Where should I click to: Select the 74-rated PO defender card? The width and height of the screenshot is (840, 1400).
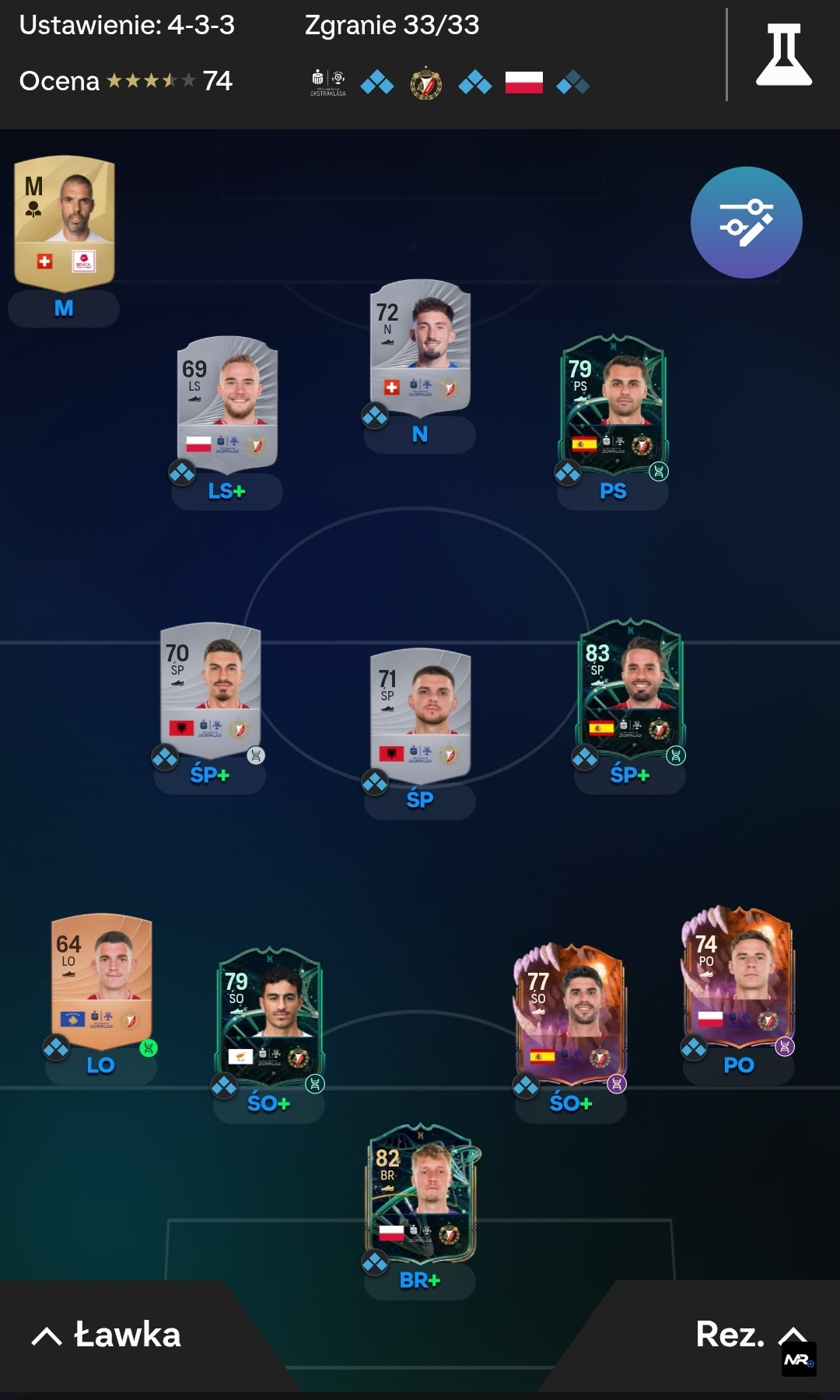tap(738, 977)
